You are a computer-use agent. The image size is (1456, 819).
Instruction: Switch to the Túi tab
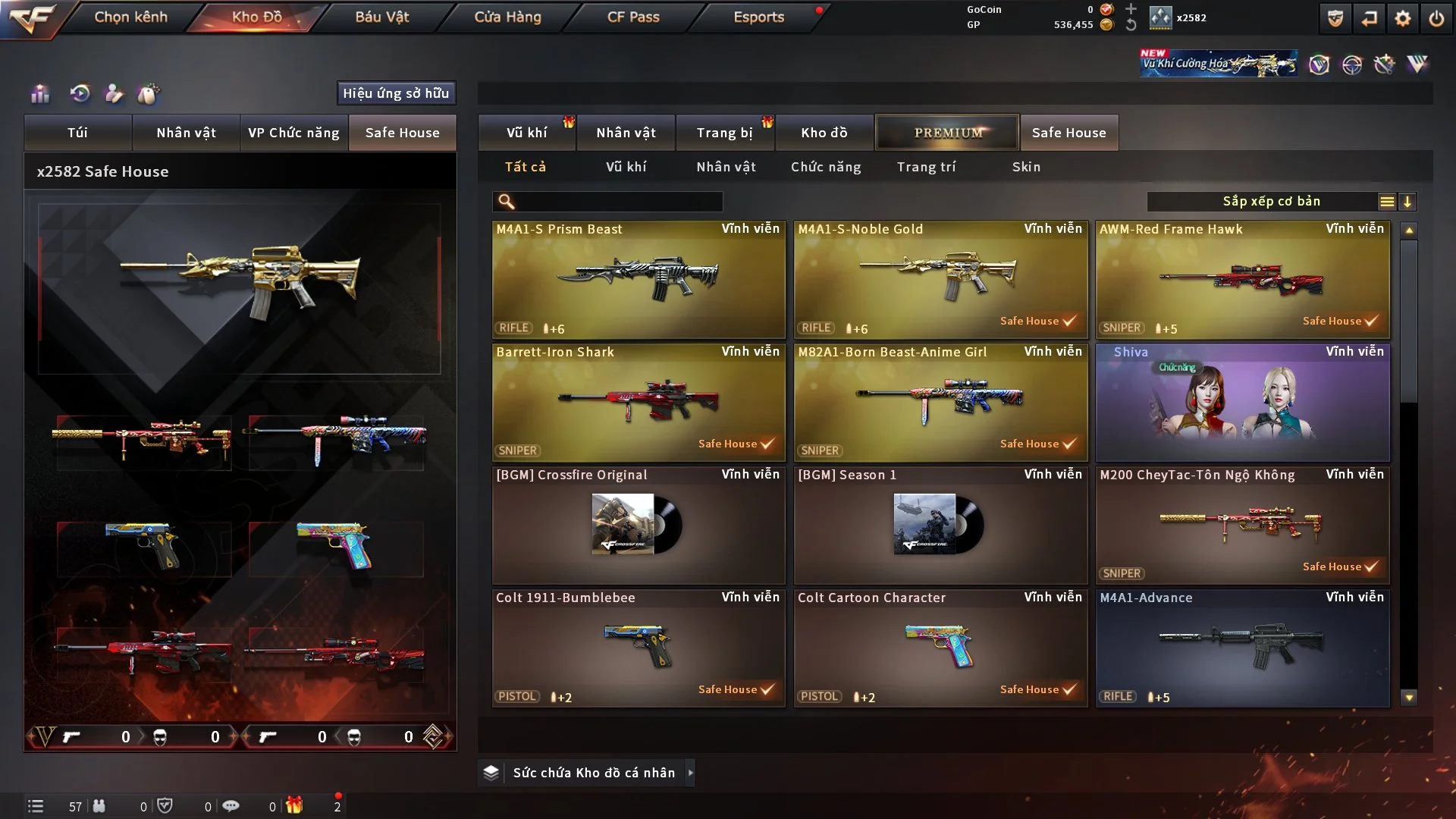point(77,133)
